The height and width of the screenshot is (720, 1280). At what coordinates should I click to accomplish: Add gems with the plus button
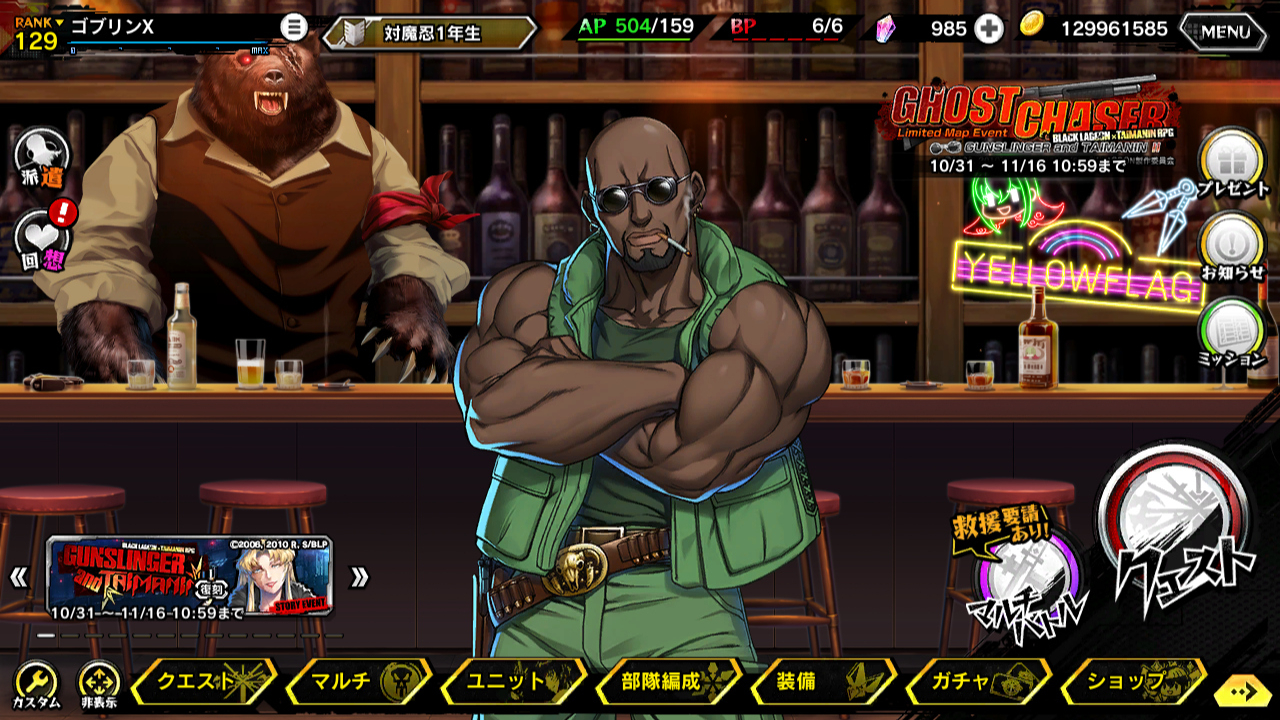pyautogui.click(x=988, y=29)
